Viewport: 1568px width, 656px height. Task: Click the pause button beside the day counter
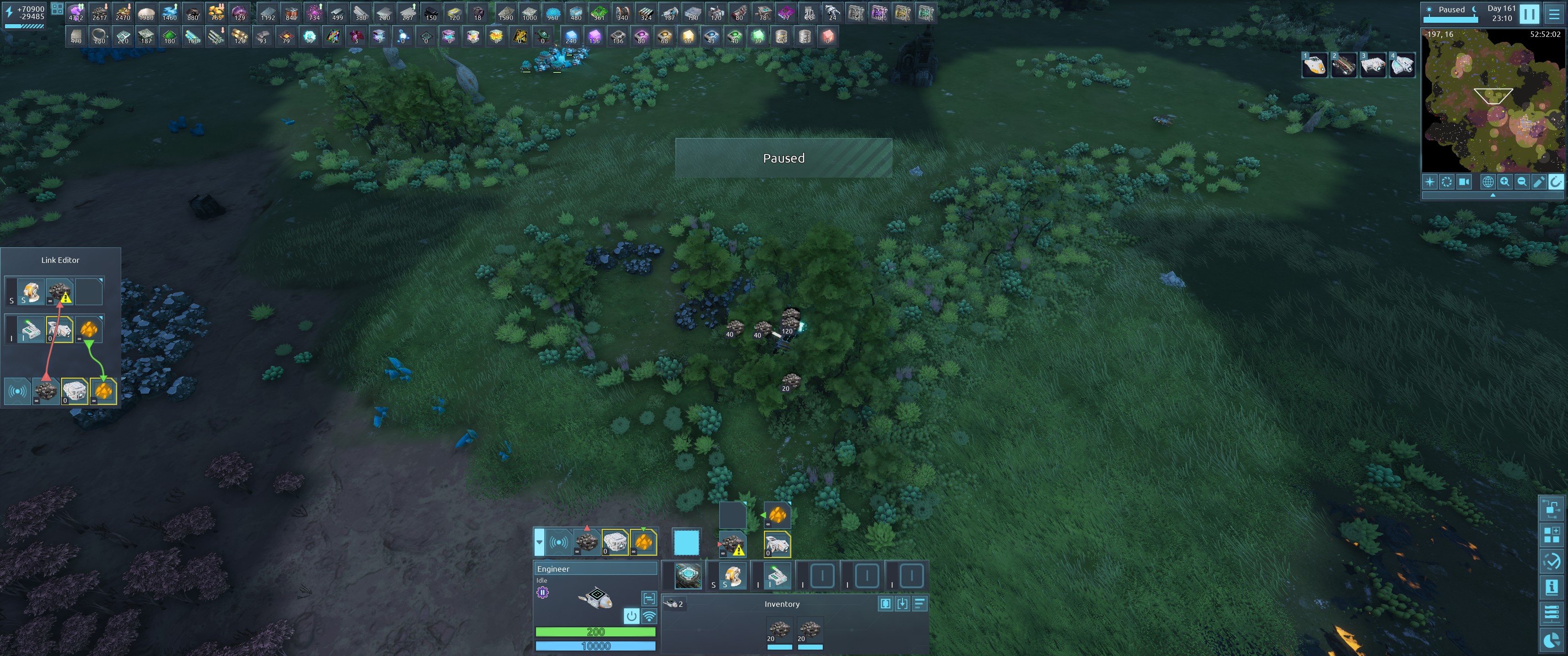(x=1530, y=13)
